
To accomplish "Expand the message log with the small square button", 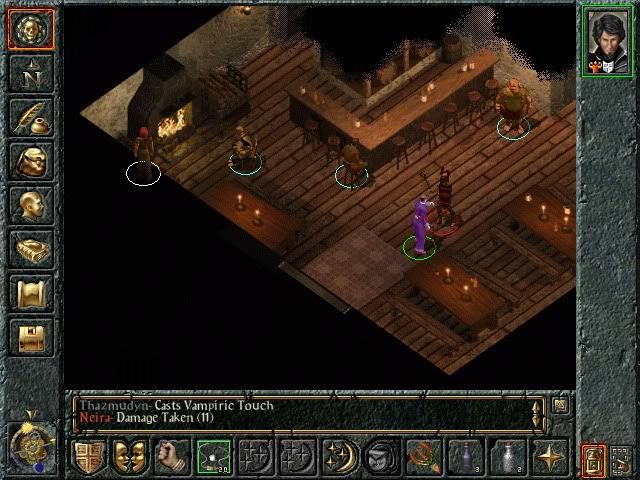I will tap(560, 405).
